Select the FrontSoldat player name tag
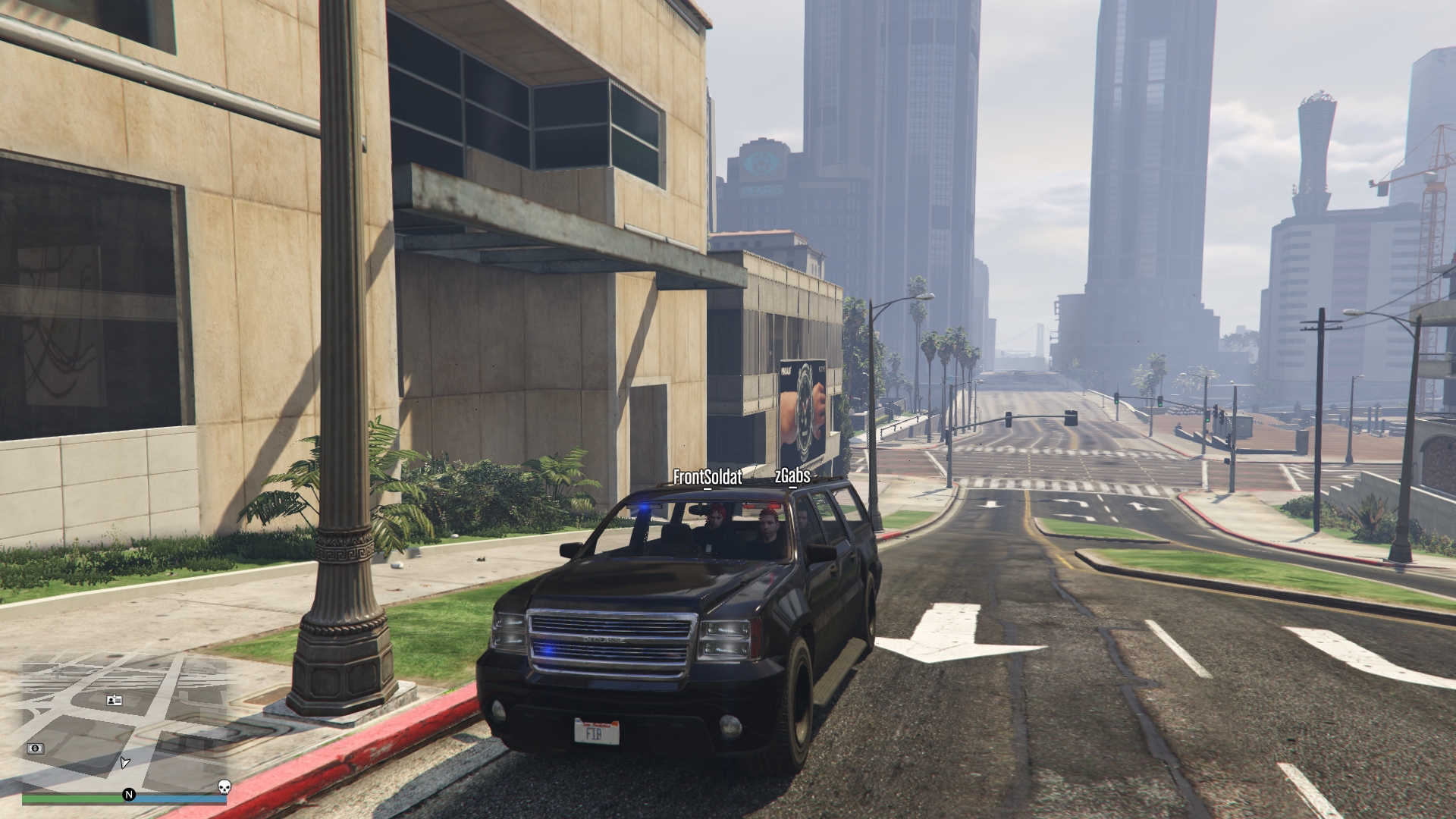1456x819 pixels. pos(708,478)
